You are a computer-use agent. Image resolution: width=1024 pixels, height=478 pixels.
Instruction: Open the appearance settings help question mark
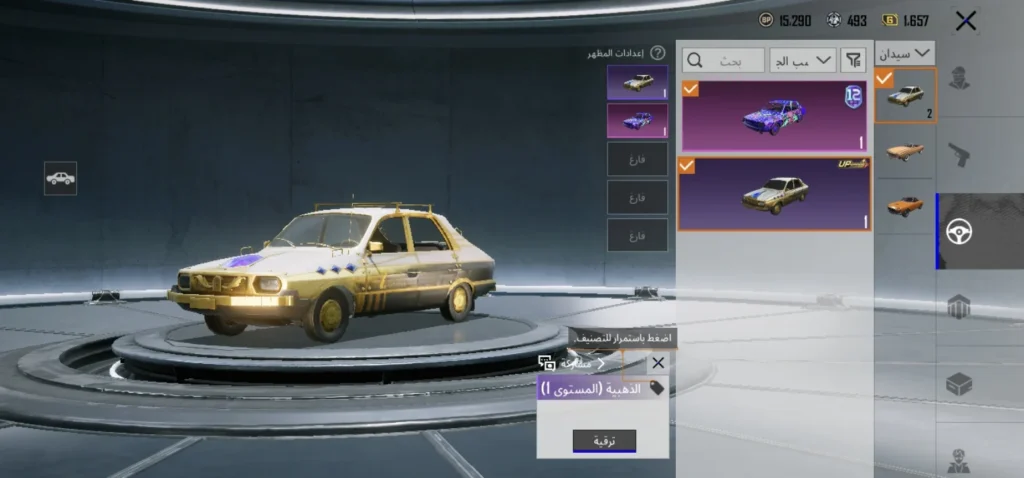coord(657,53)
